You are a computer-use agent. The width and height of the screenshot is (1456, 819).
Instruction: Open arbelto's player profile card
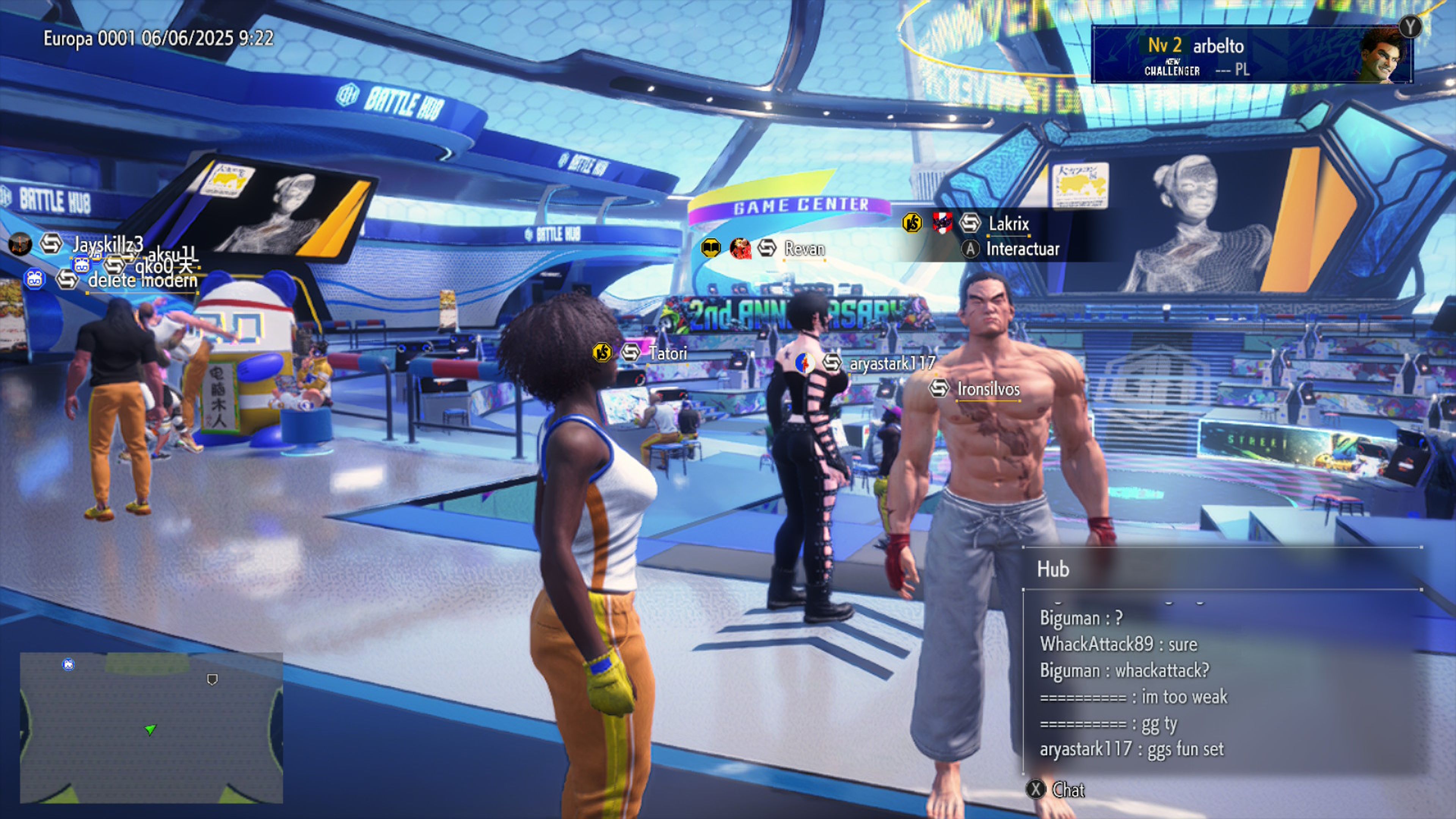coord(1251,55)
